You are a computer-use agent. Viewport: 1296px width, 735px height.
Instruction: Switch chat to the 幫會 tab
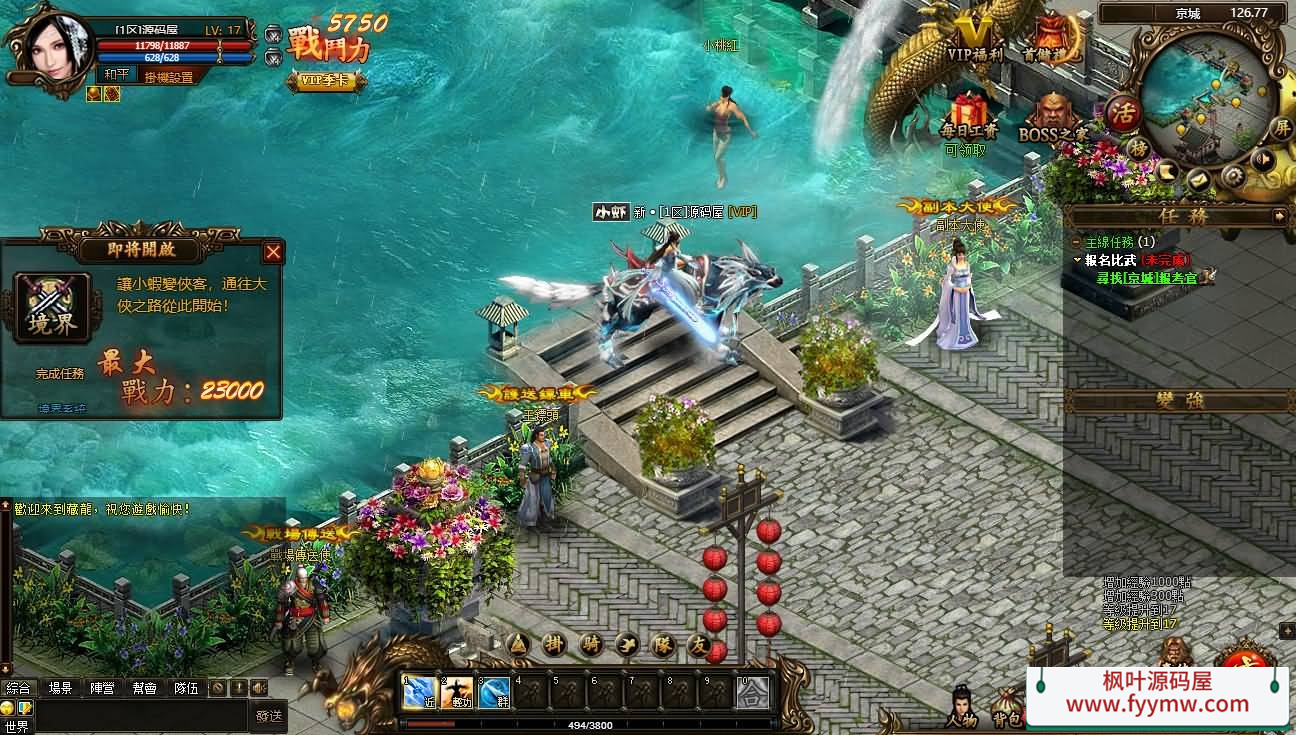coord(144,688)
